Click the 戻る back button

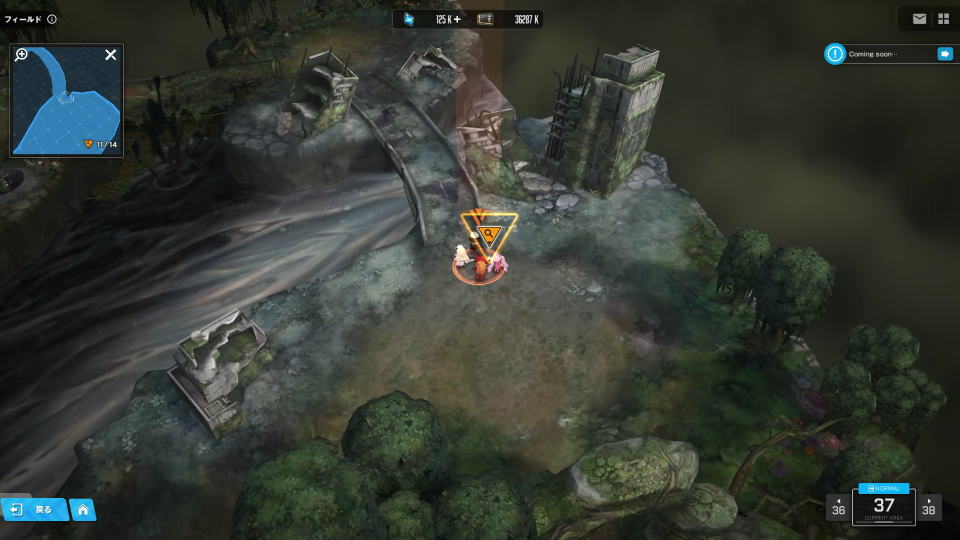(x=34, y=509)
